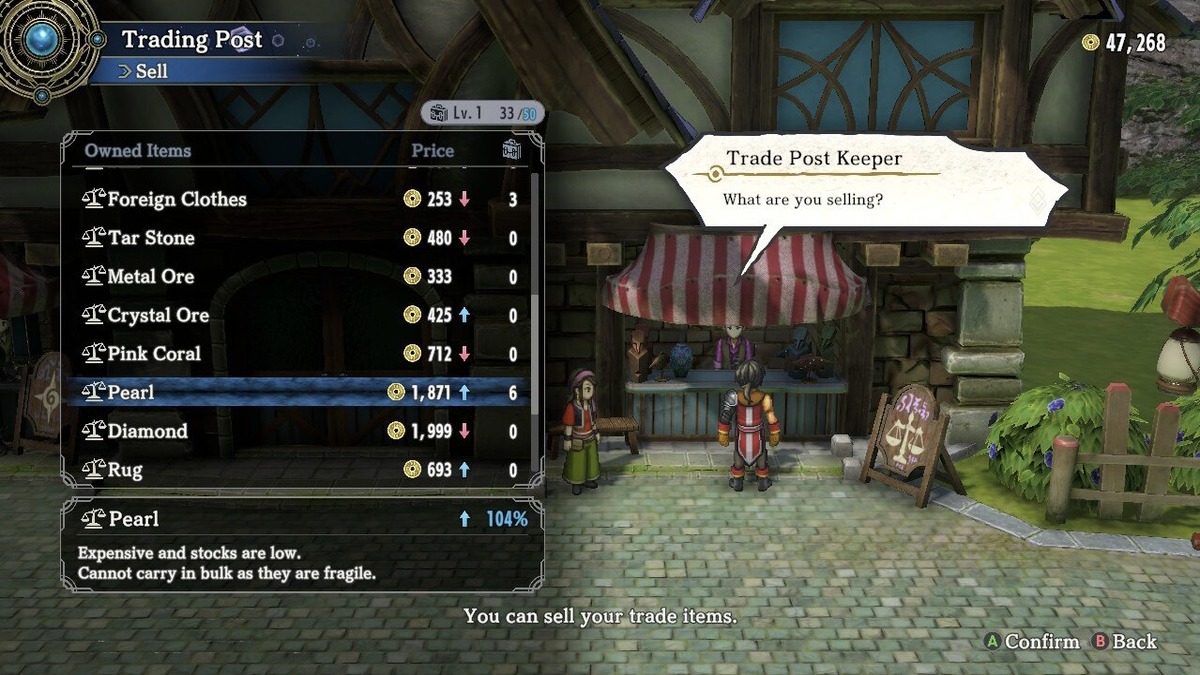Select the Rug trade item
This screenshot has width=1200, height=675.
click(x=125, y=470)
